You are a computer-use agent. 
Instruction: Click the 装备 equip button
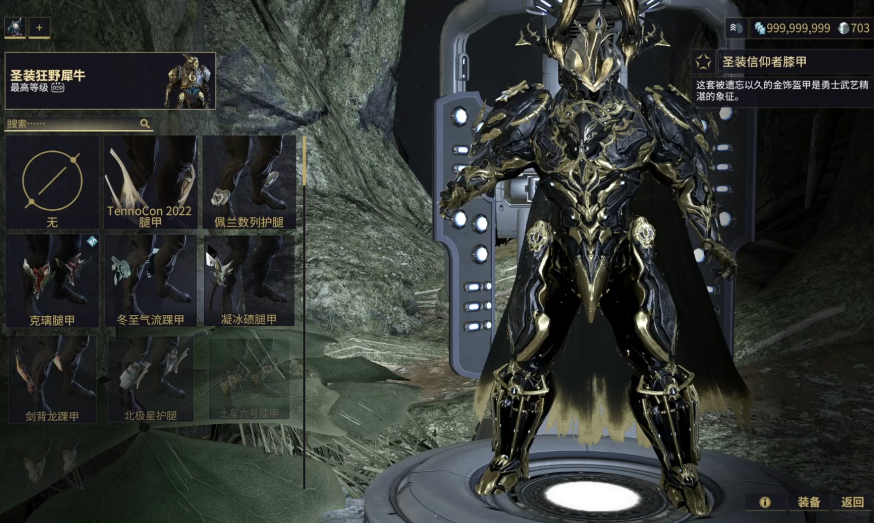[809, 502]
